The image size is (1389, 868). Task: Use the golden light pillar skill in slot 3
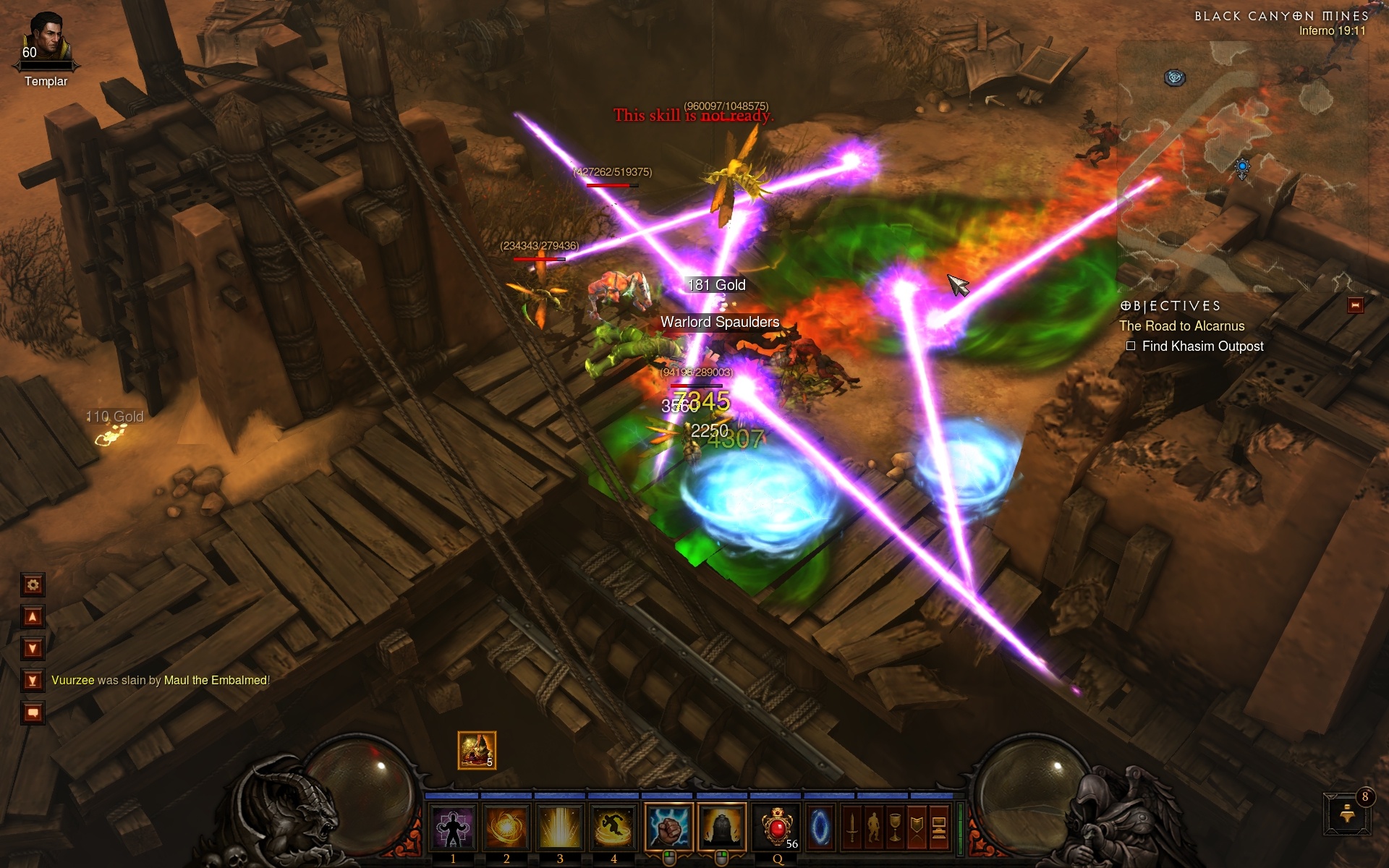(x=560, y=827)
